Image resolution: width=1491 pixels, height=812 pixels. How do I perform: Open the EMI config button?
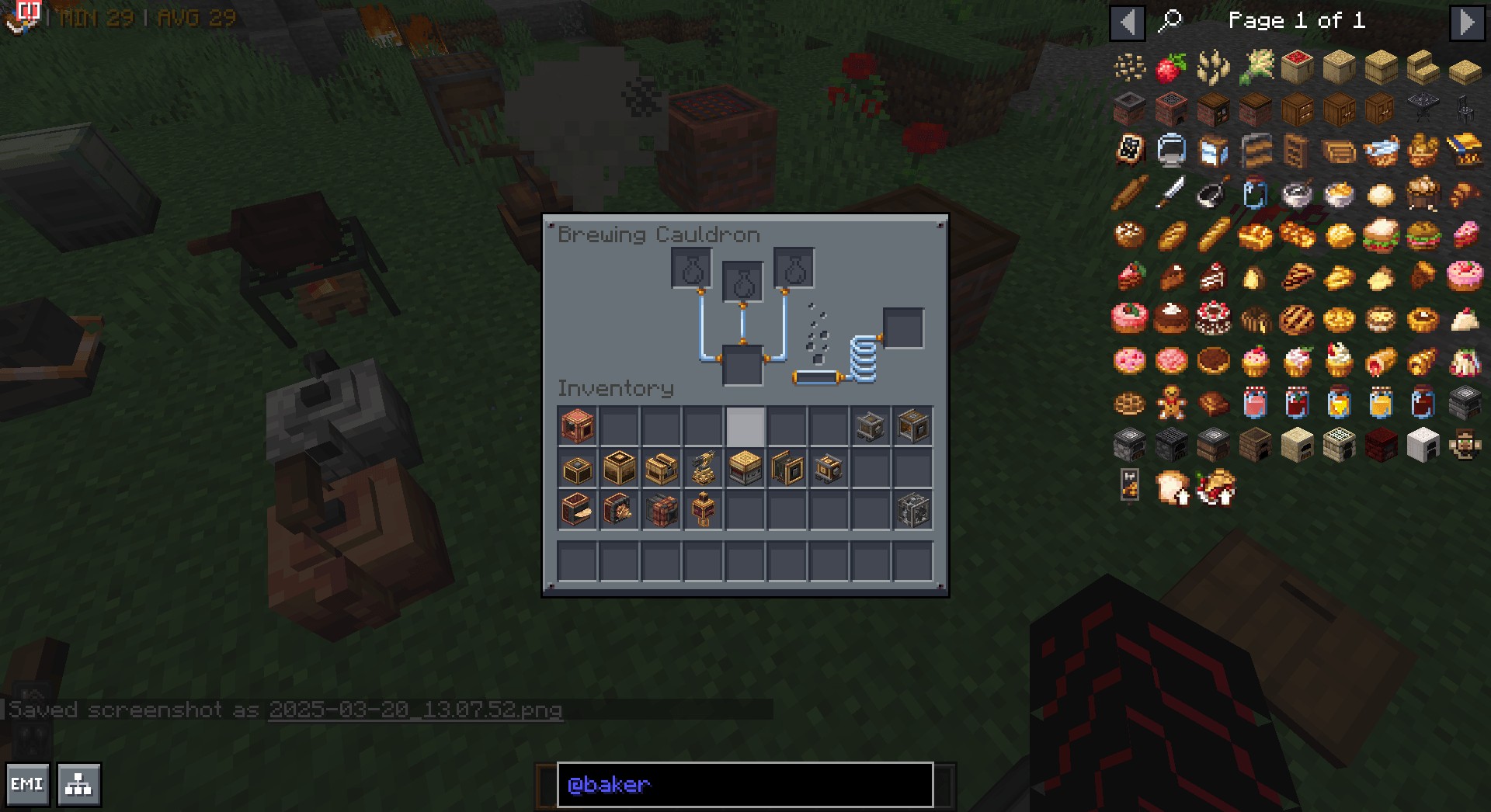coord(27,784)
